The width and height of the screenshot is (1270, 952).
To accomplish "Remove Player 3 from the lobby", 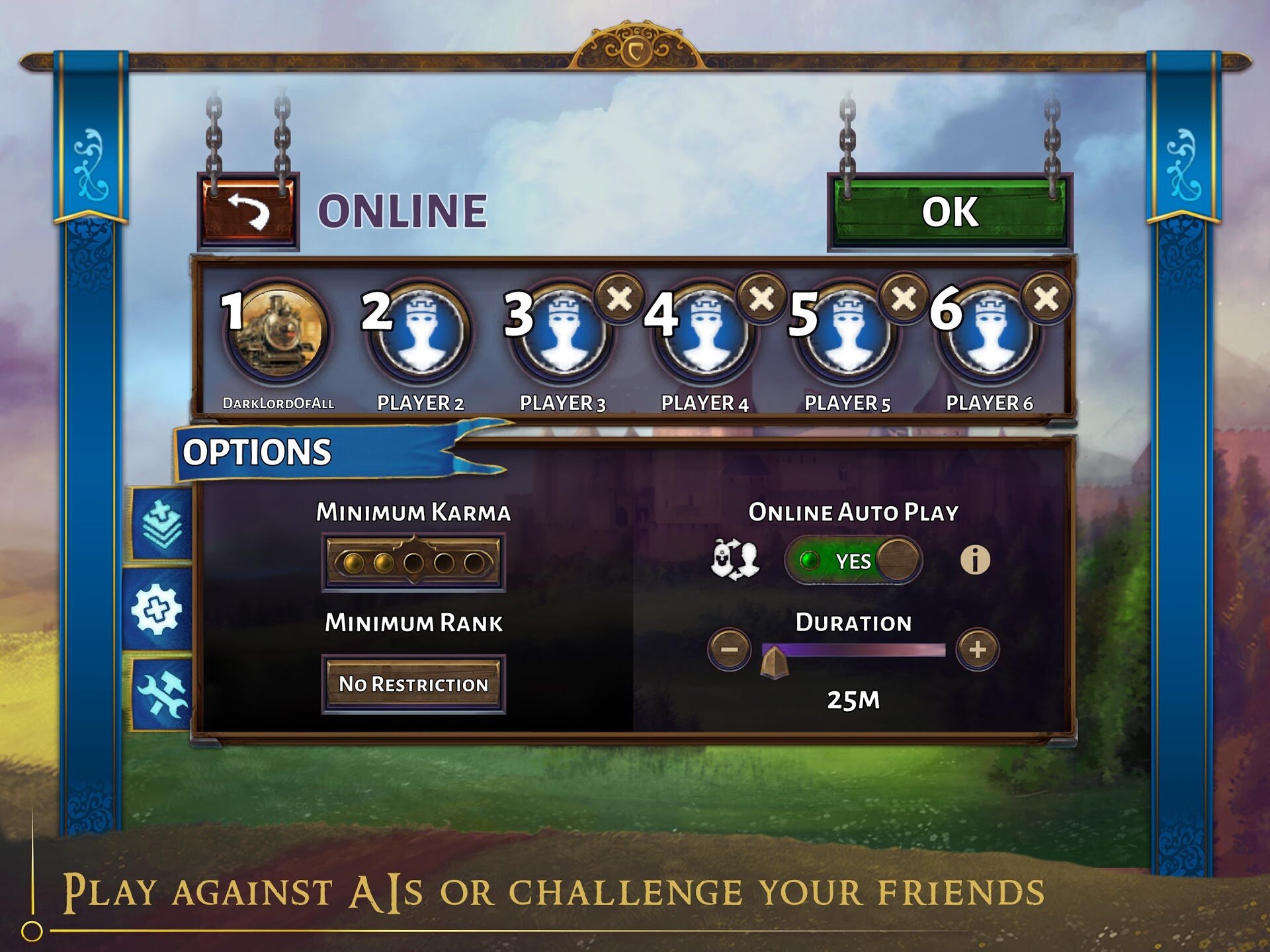I will pyautogui.click(x=619, y=298).
